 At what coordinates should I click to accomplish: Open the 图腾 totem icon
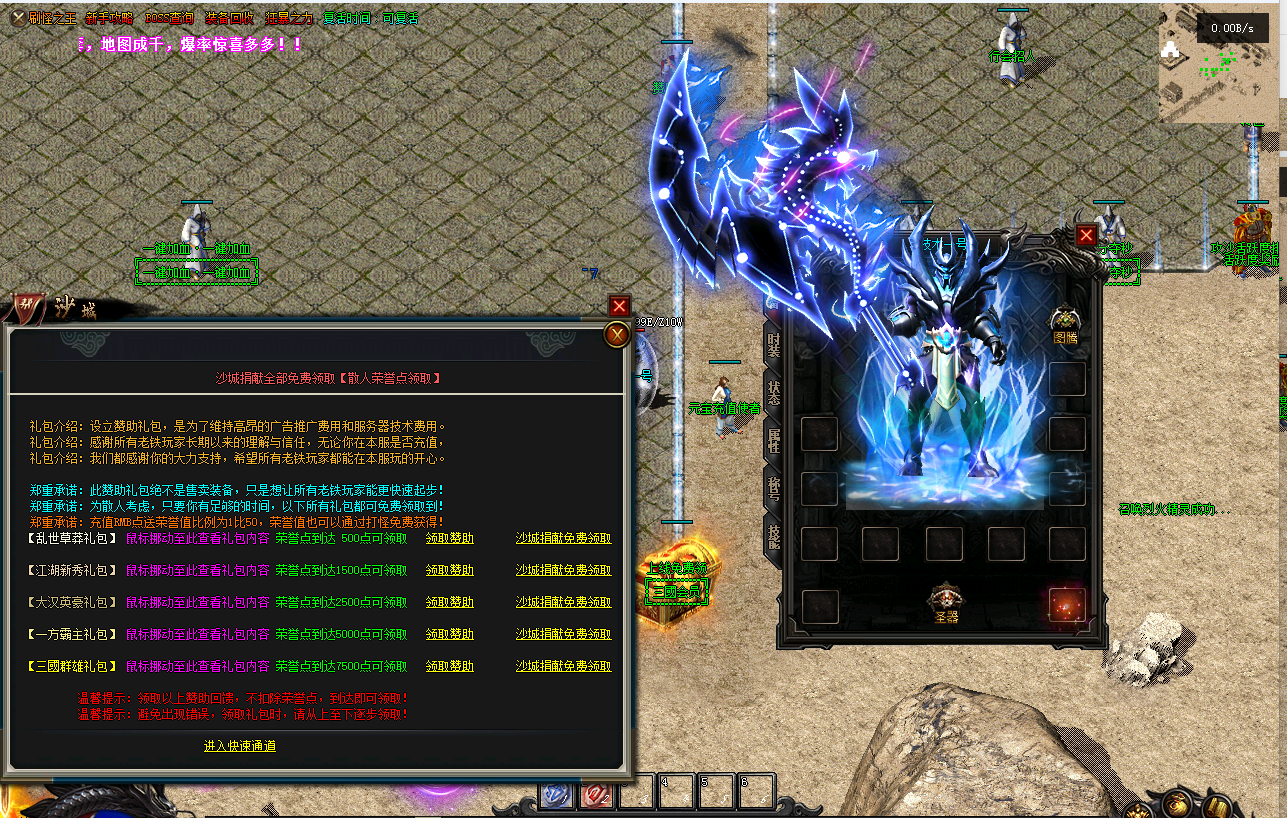(1066, 324)
